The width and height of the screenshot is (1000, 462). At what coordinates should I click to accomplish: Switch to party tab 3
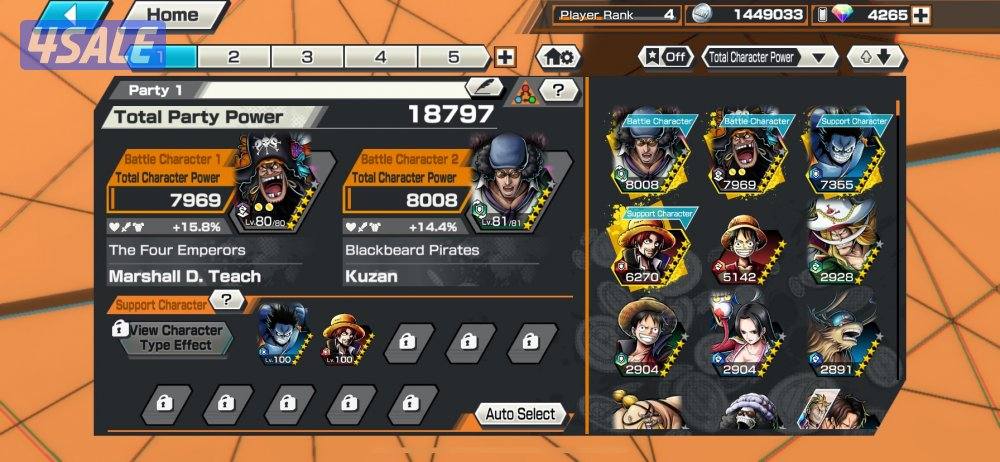(307, 57)
